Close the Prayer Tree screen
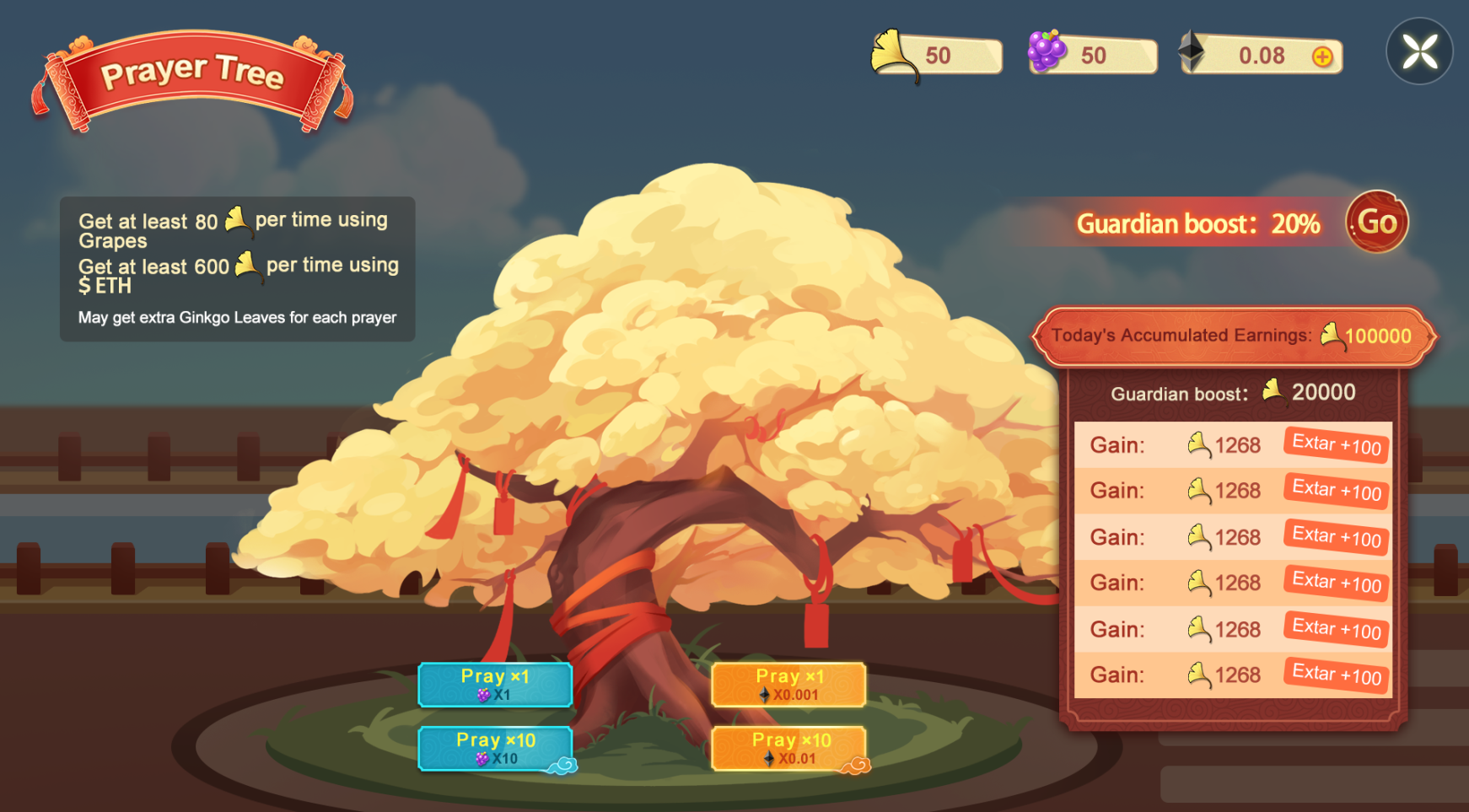1469x812 pixels. [x=1419, y=51]
